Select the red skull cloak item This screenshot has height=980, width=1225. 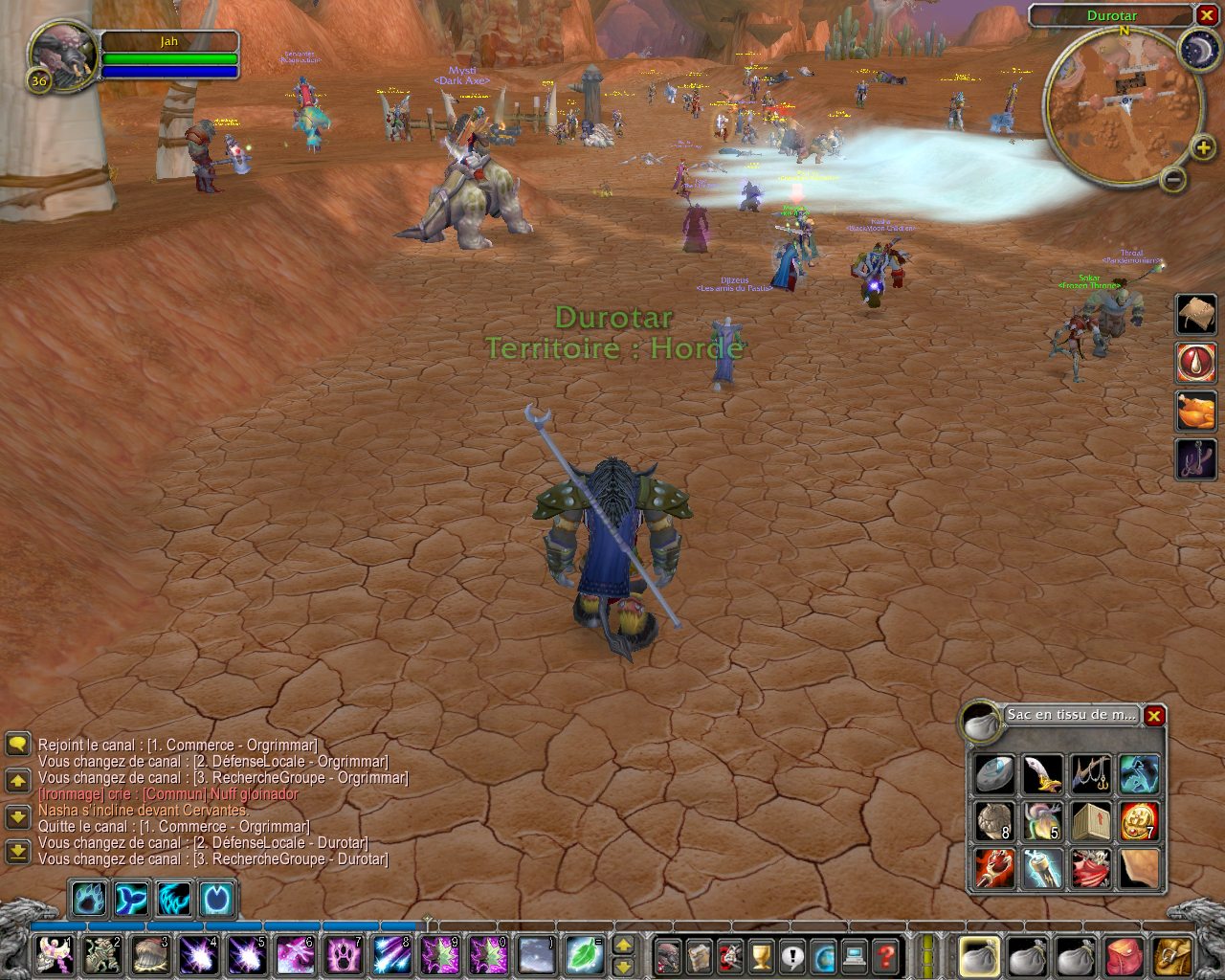coord(1090,869)
